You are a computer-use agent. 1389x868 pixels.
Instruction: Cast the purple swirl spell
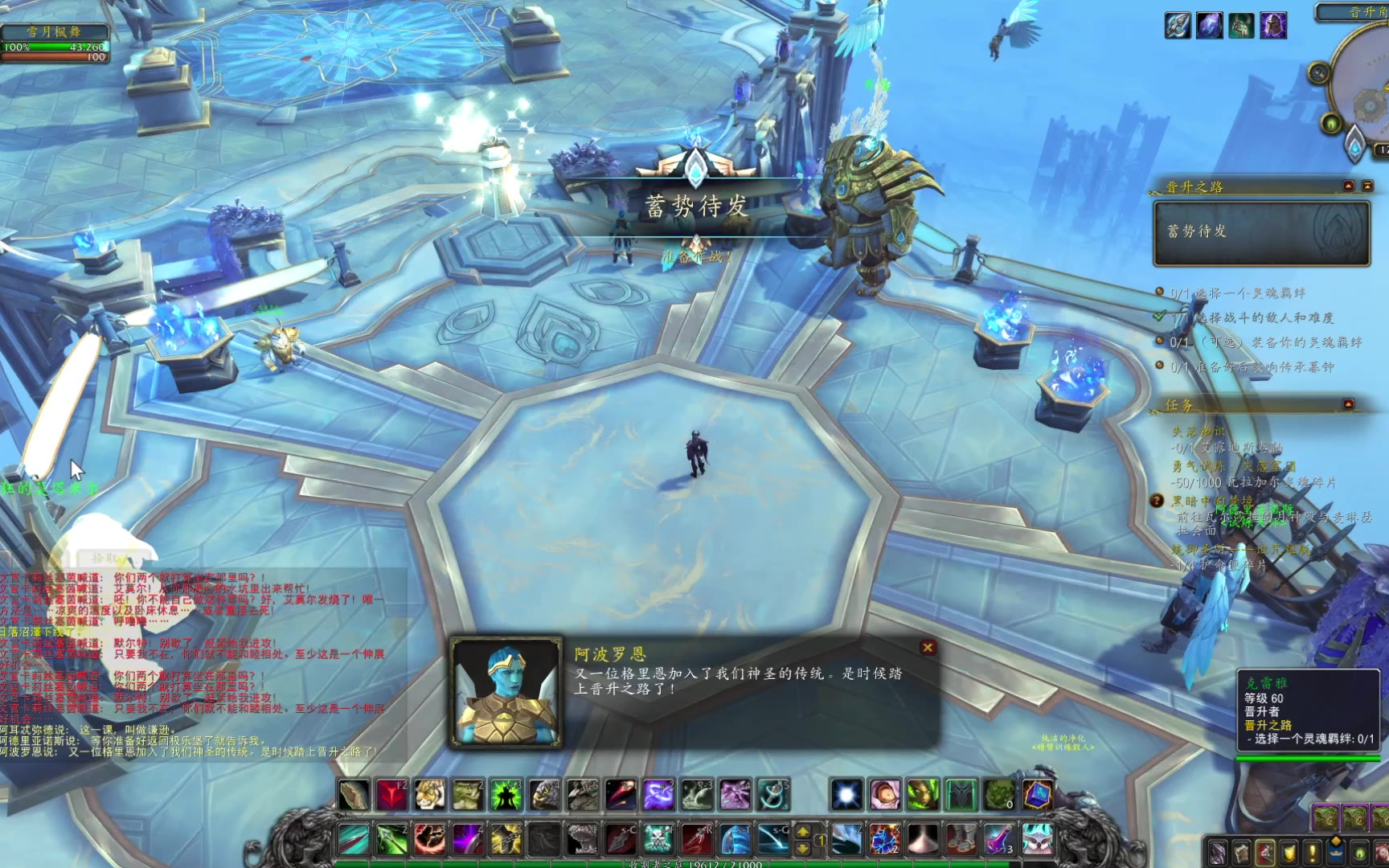[658, 795]
